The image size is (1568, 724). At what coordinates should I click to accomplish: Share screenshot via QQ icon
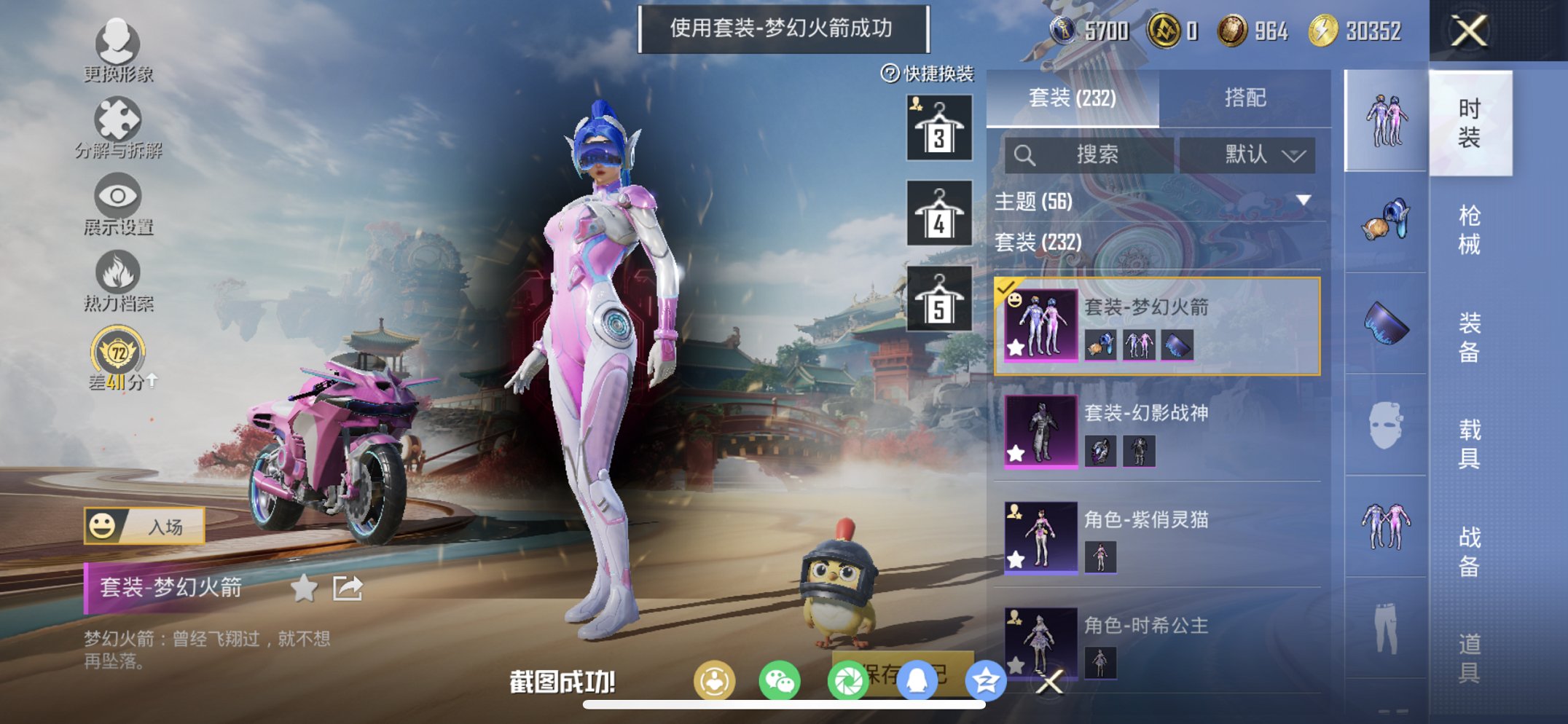pyautogui.click(x=918, y=680)
